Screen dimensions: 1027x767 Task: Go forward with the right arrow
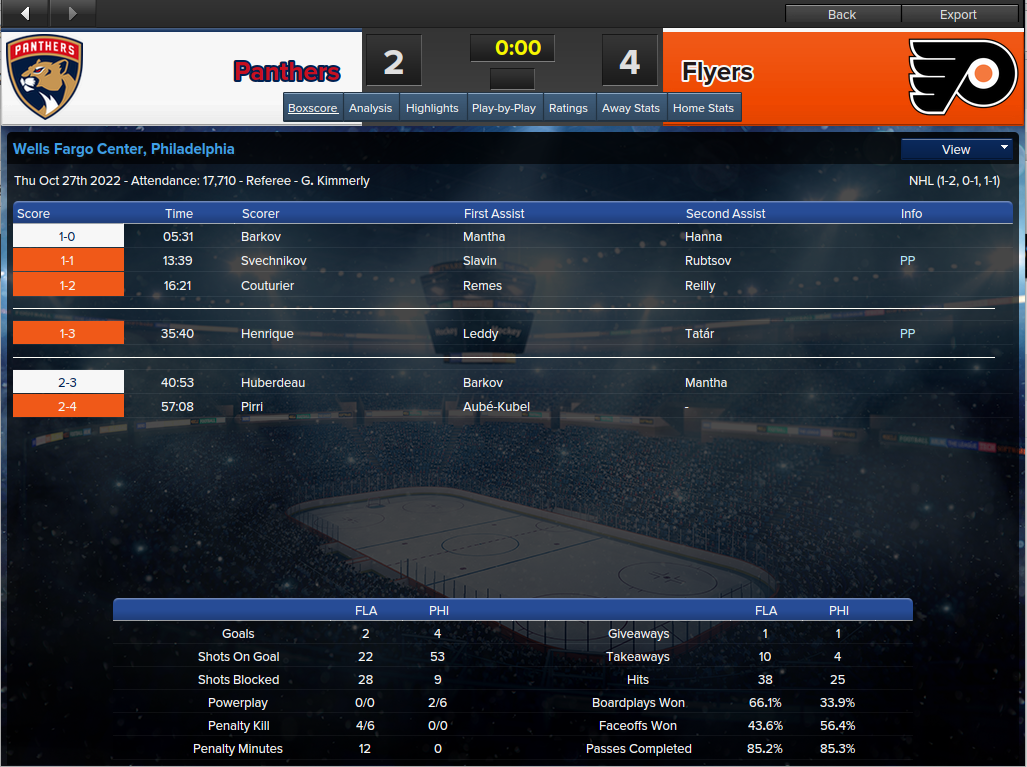click(x=72, y=13)
